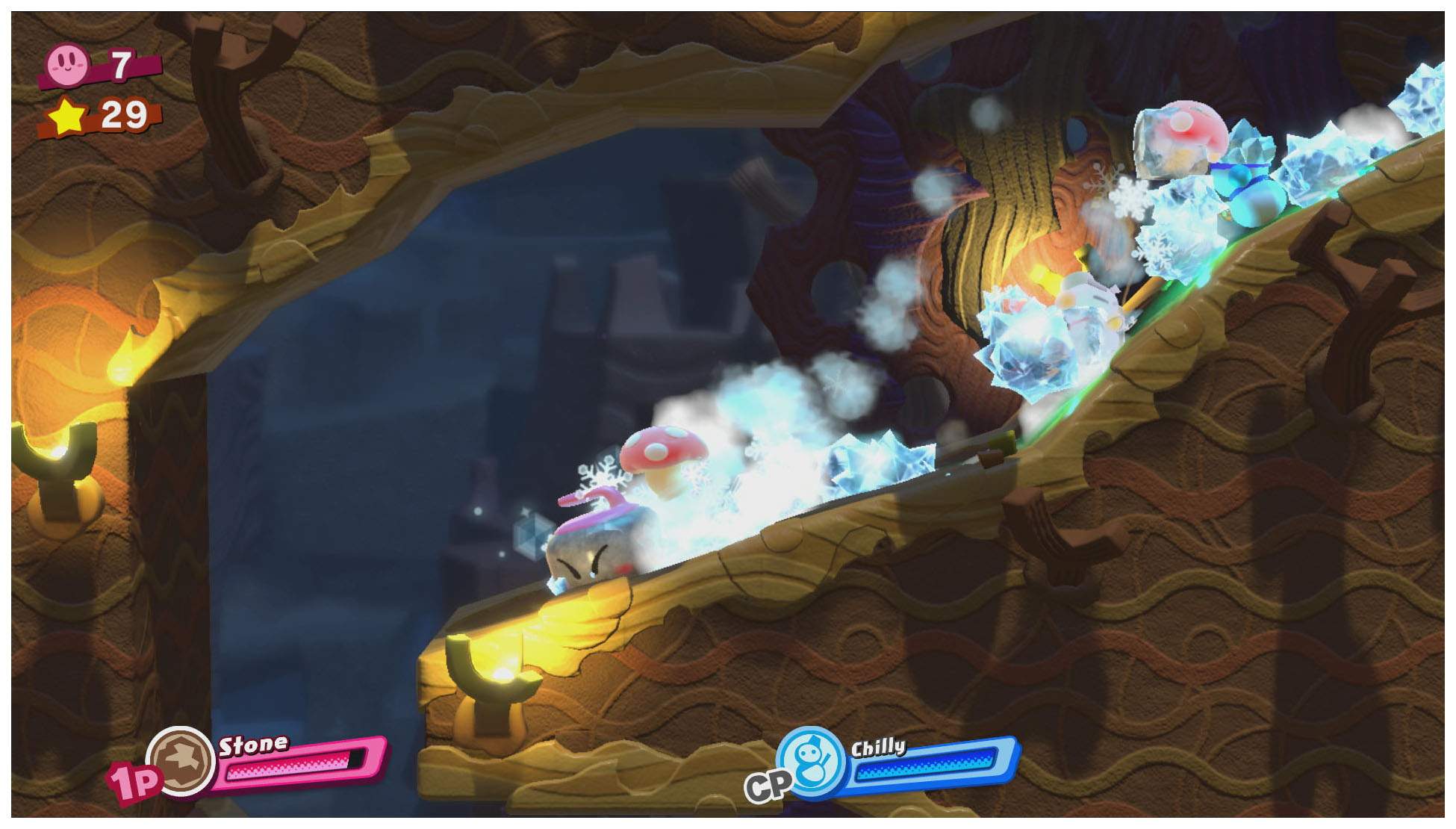Click the Chilly snowman ally icon
The image size is (1456, 829).
point(811,761)
